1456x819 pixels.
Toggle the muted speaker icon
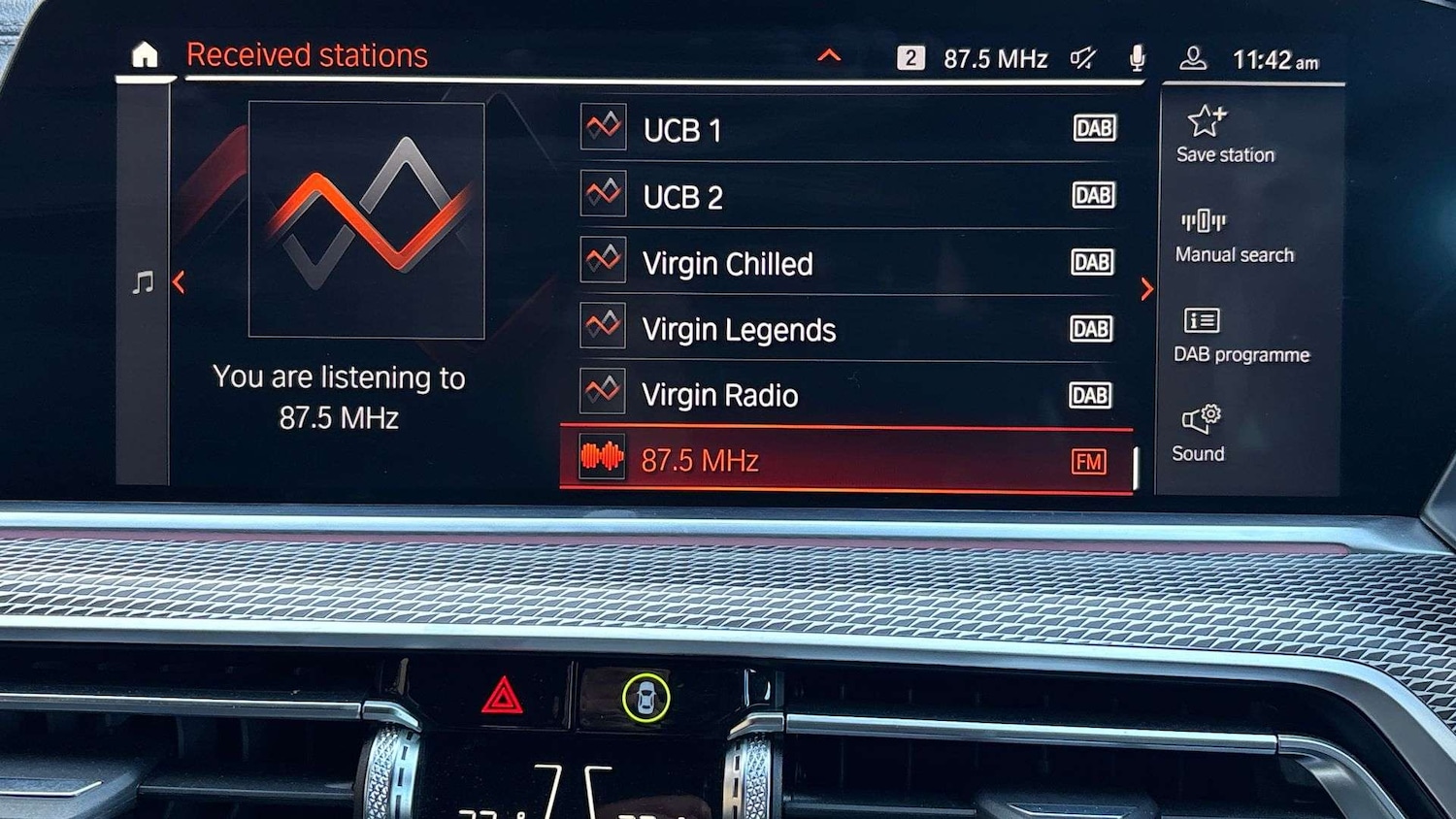point(1082,59)
